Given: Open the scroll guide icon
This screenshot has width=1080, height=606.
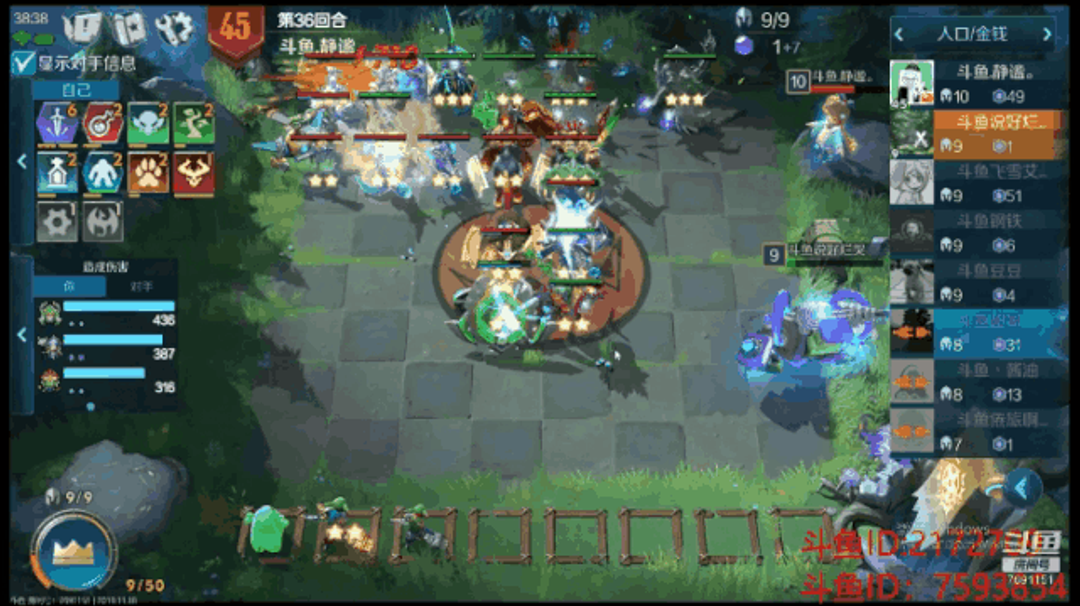Looking at the screenshot, I should 127,28.
